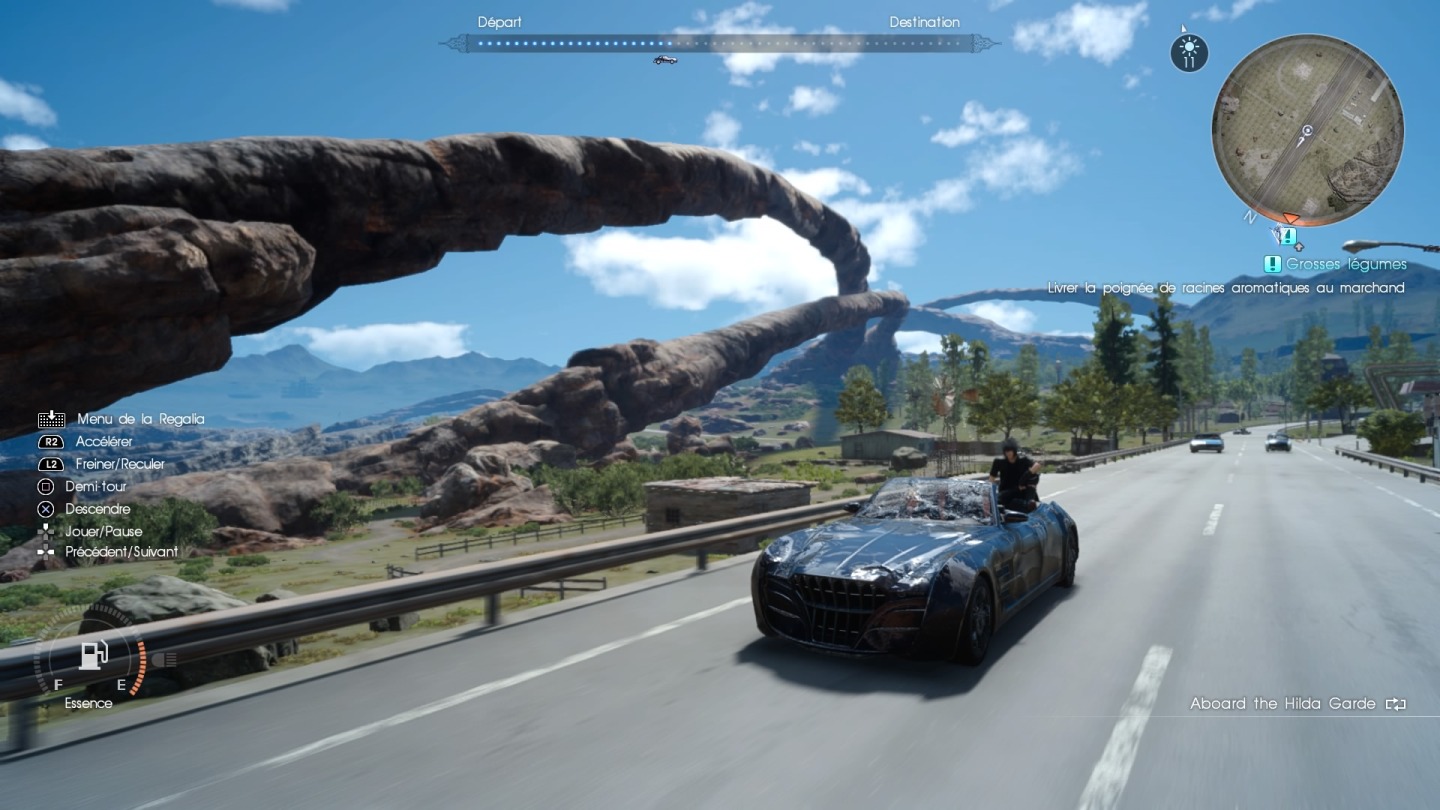Click the fuel pump Essence gauge icon
The width and height of the screenshot is (1440, 810).
(93, 655)
